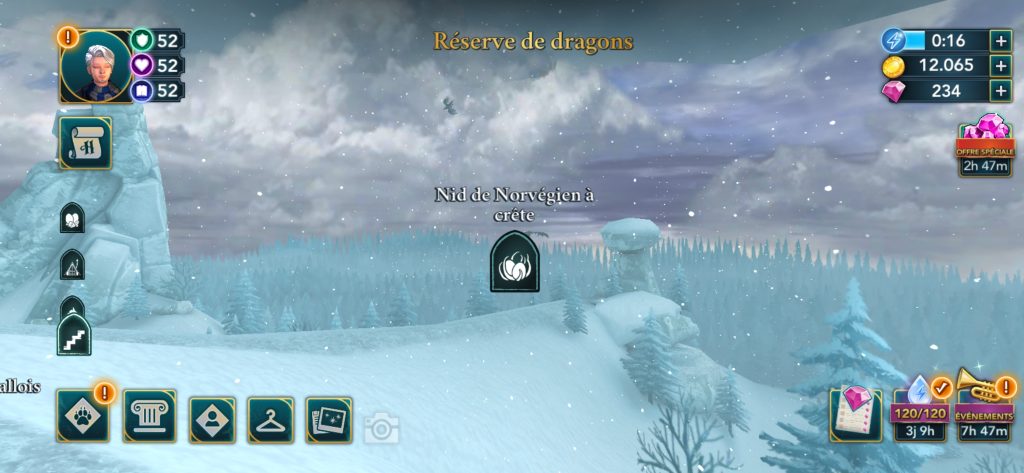Image resolution: width=1024 pixels, height=473 pixels.
Task: Tap the staircase location change button
Action: coord(73,332)
